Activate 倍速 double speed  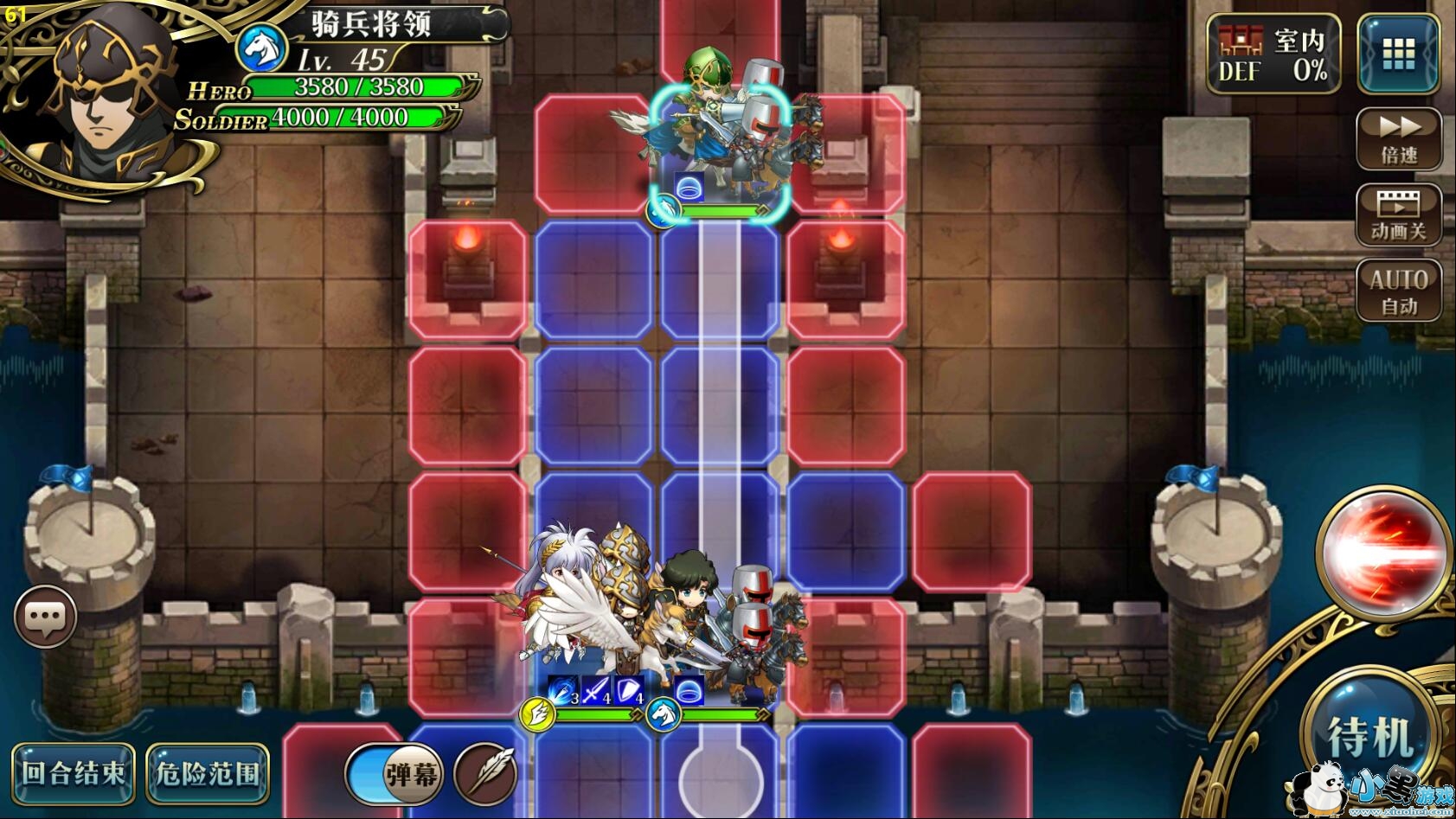click(1398, 138)
